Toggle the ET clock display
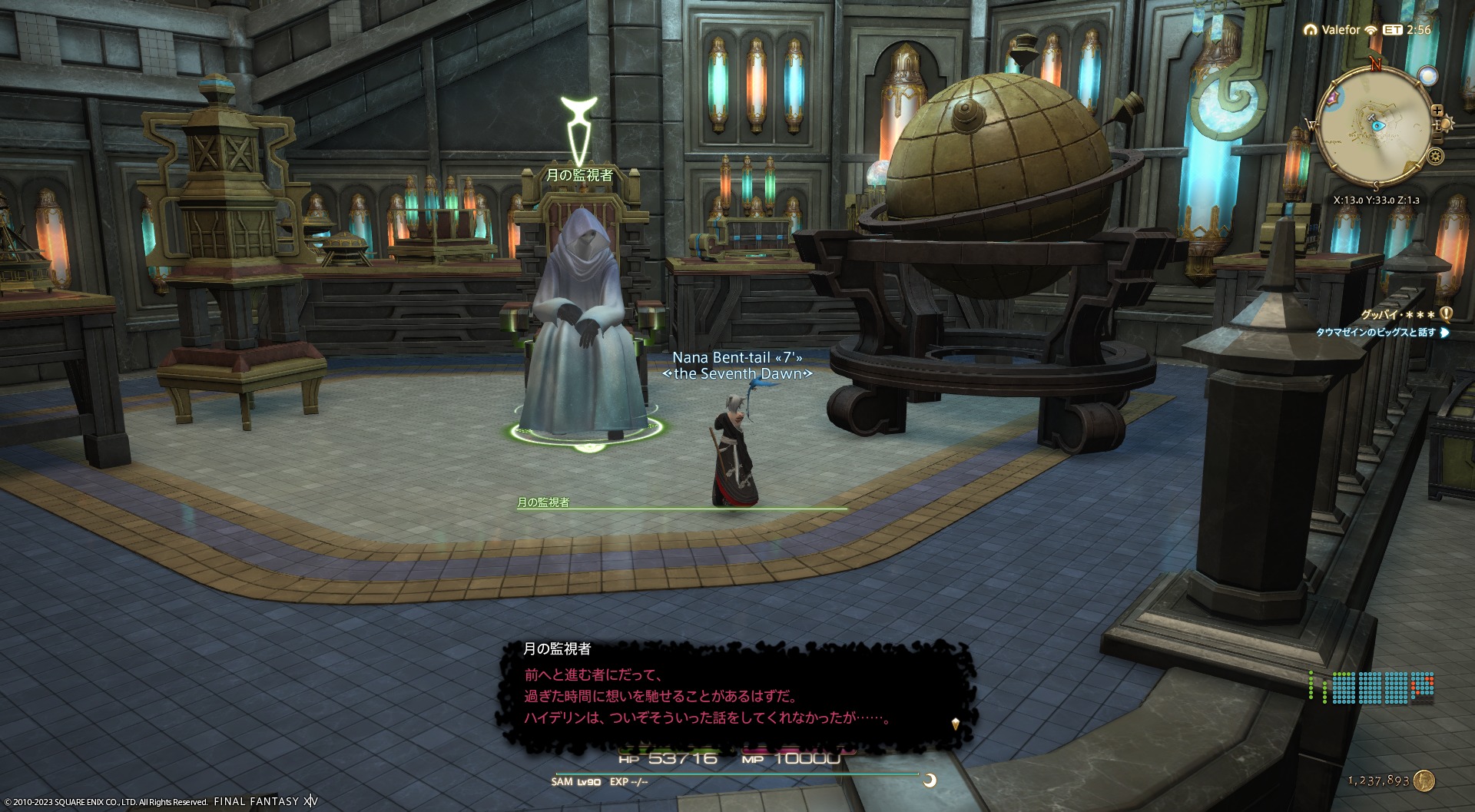1475x812 pixels. pyautogui.click(x=1392, y=30)
